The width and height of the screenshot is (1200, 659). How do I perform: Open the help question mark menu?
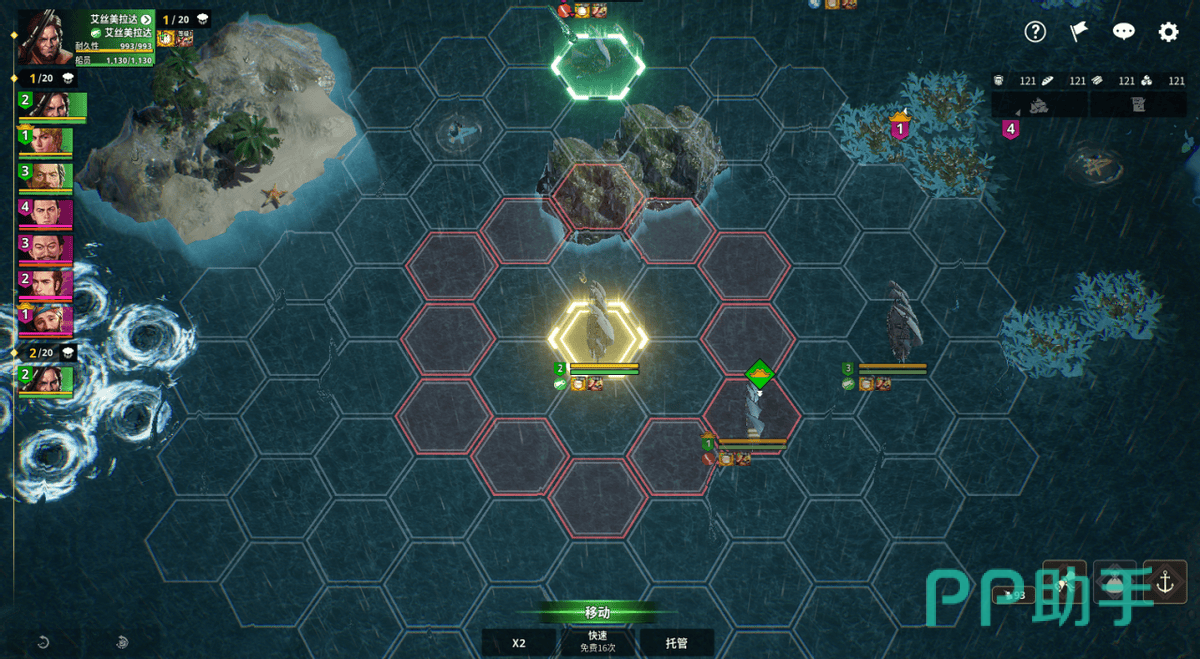point(1035,32)
